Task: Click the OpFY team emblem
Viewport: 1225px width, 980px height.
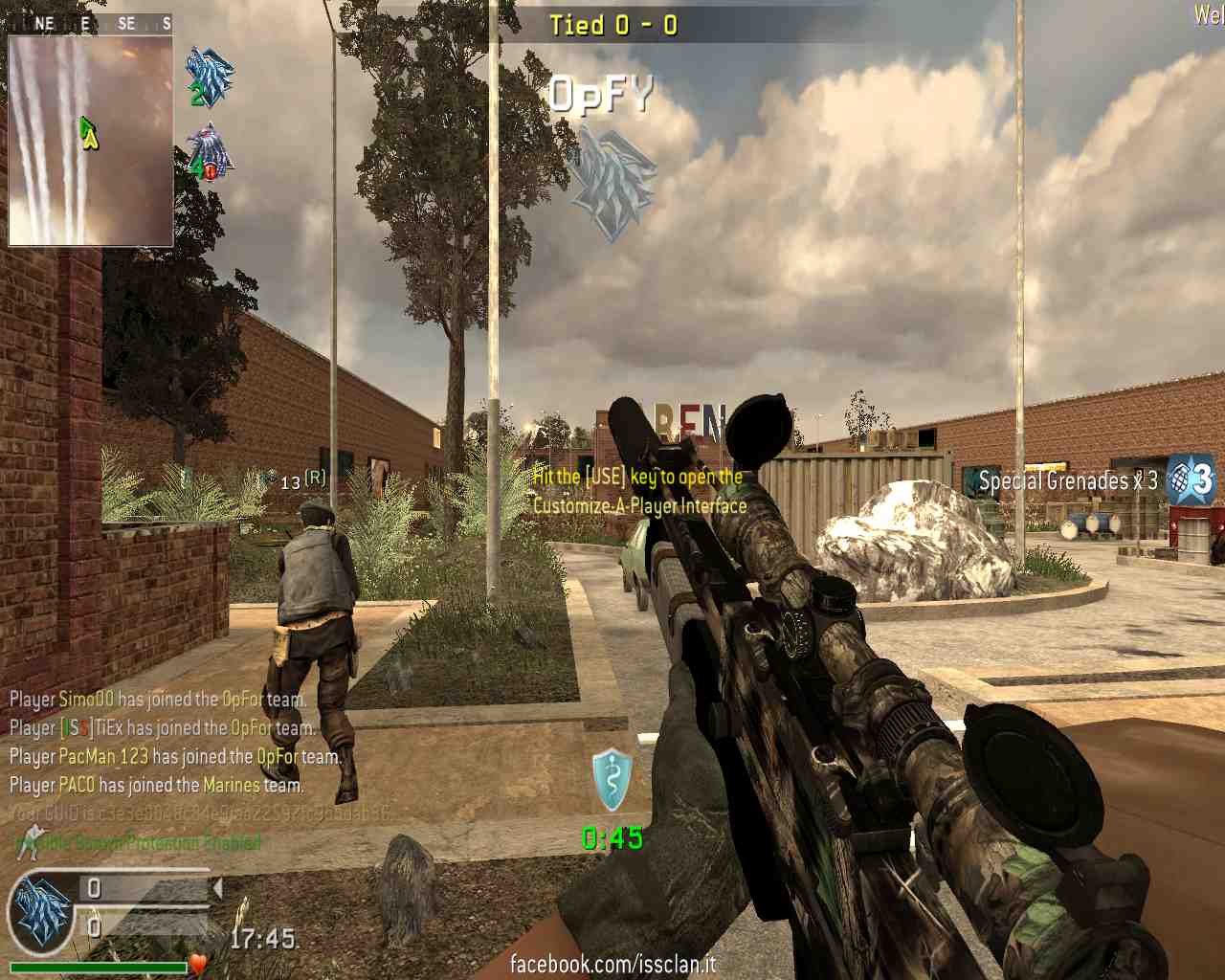Action: 612,184
